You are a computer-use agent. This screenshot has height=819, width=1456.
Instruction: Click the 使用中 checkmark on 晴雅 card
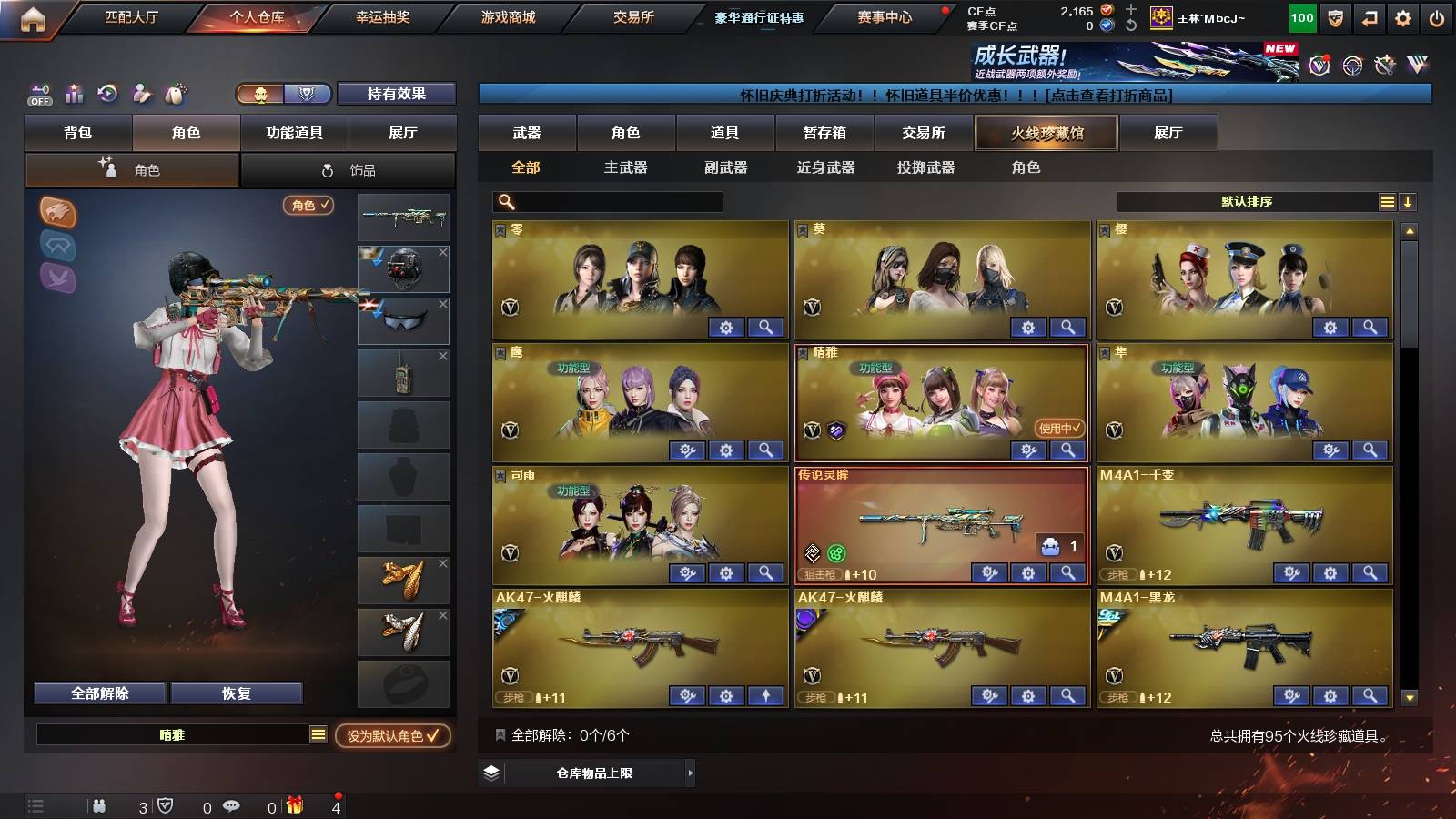tap(1058, 426)
